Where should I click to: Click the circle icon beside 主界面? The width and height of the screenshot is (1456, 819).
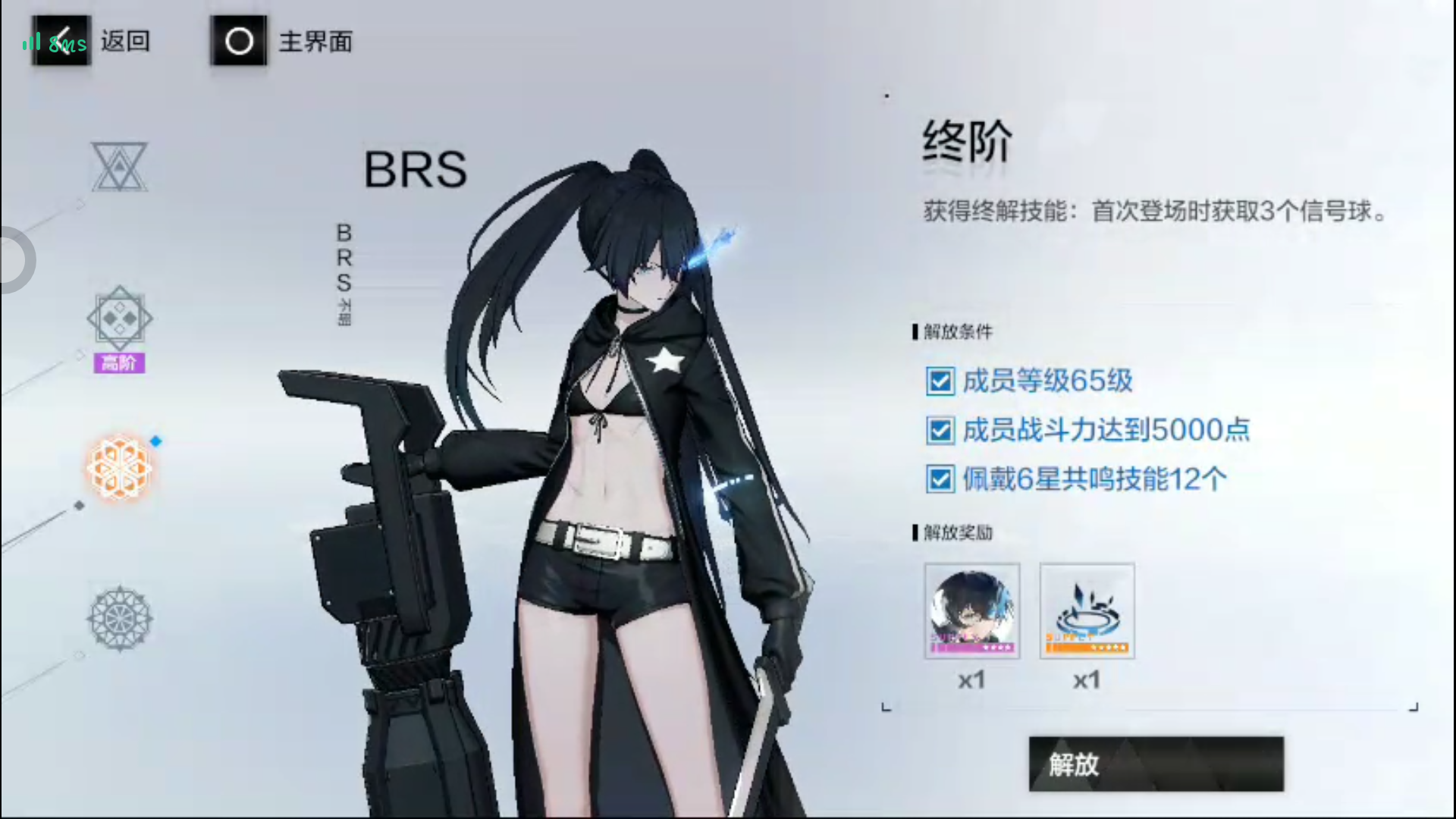point(238,41)
